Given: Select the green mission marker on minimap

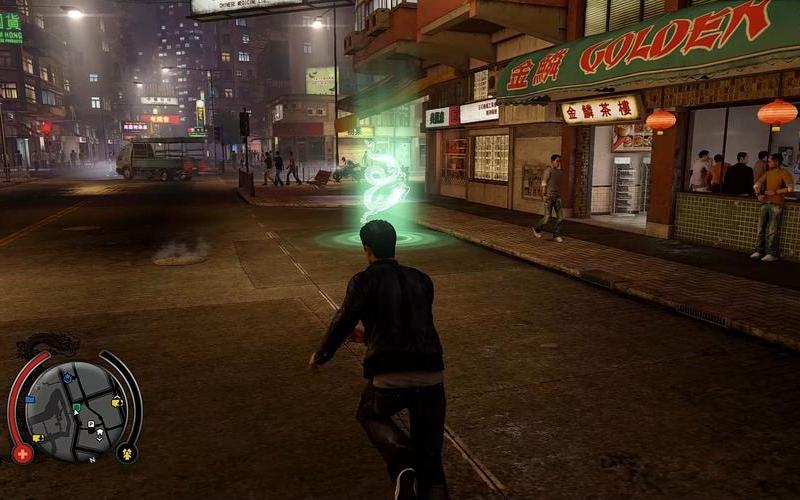Looking at the screenshot, I should point(75,408).
